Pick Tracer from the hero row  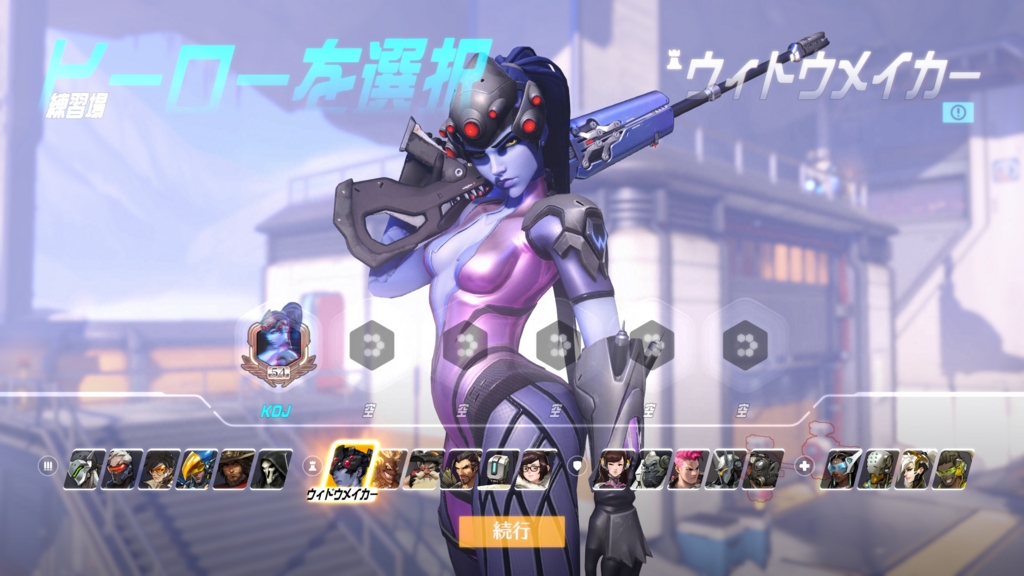158,468
